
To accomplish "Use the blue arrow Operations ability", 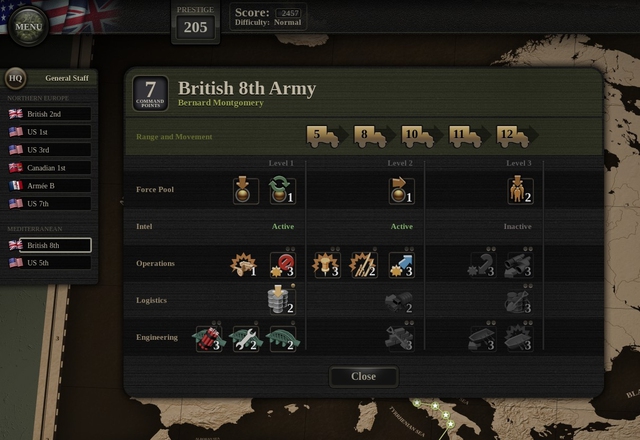I will tap(401, 265).
